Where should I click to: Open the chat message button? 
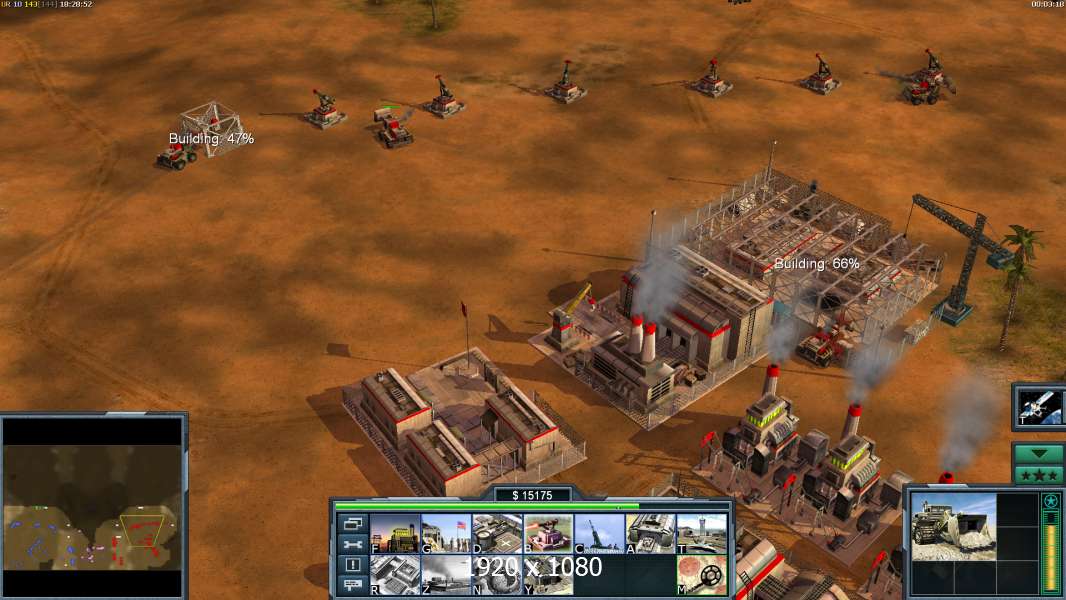(x=352, y=586)
